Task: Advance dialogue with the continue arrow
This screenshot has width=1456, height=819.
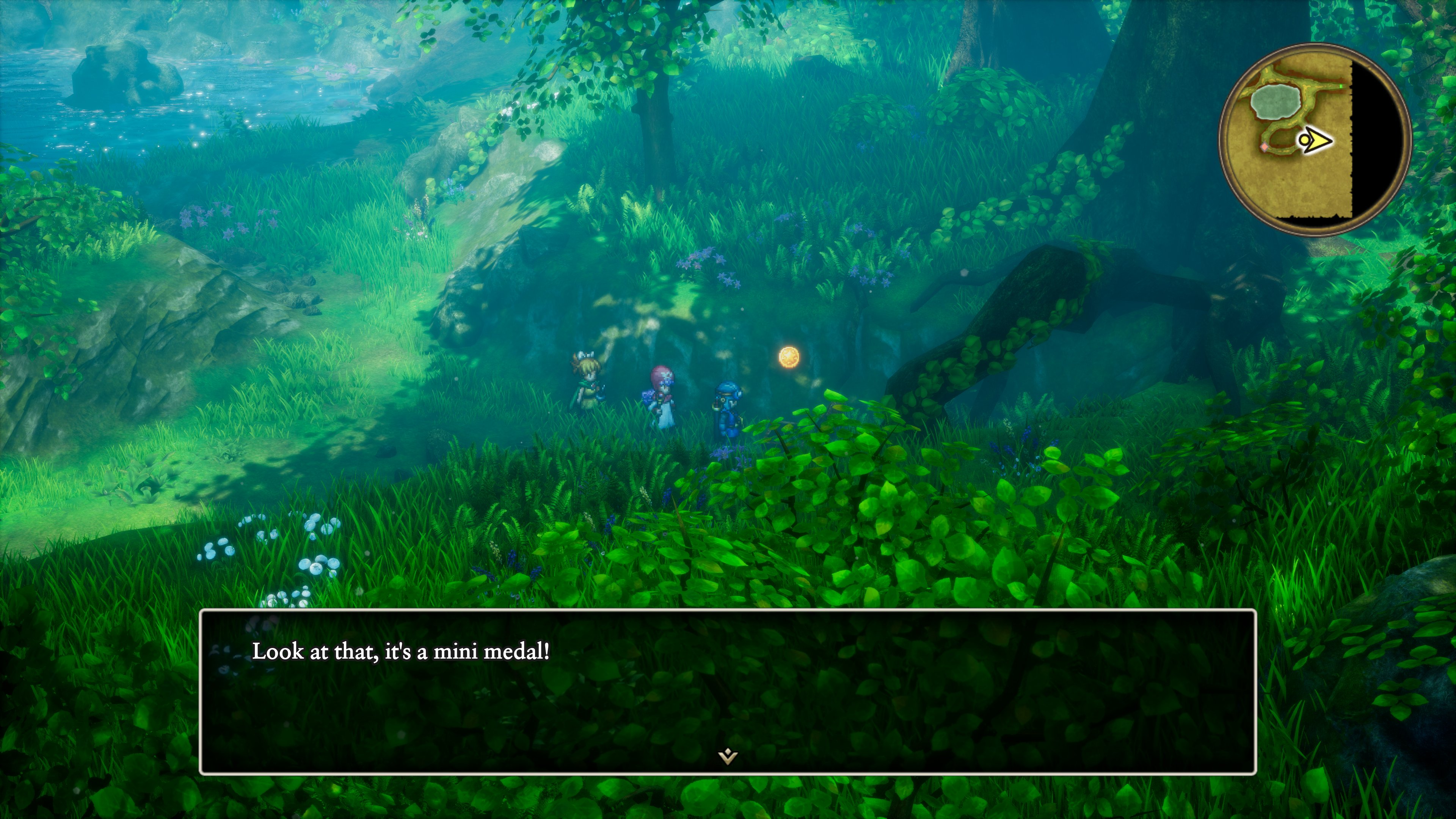Action: (728, 756)
